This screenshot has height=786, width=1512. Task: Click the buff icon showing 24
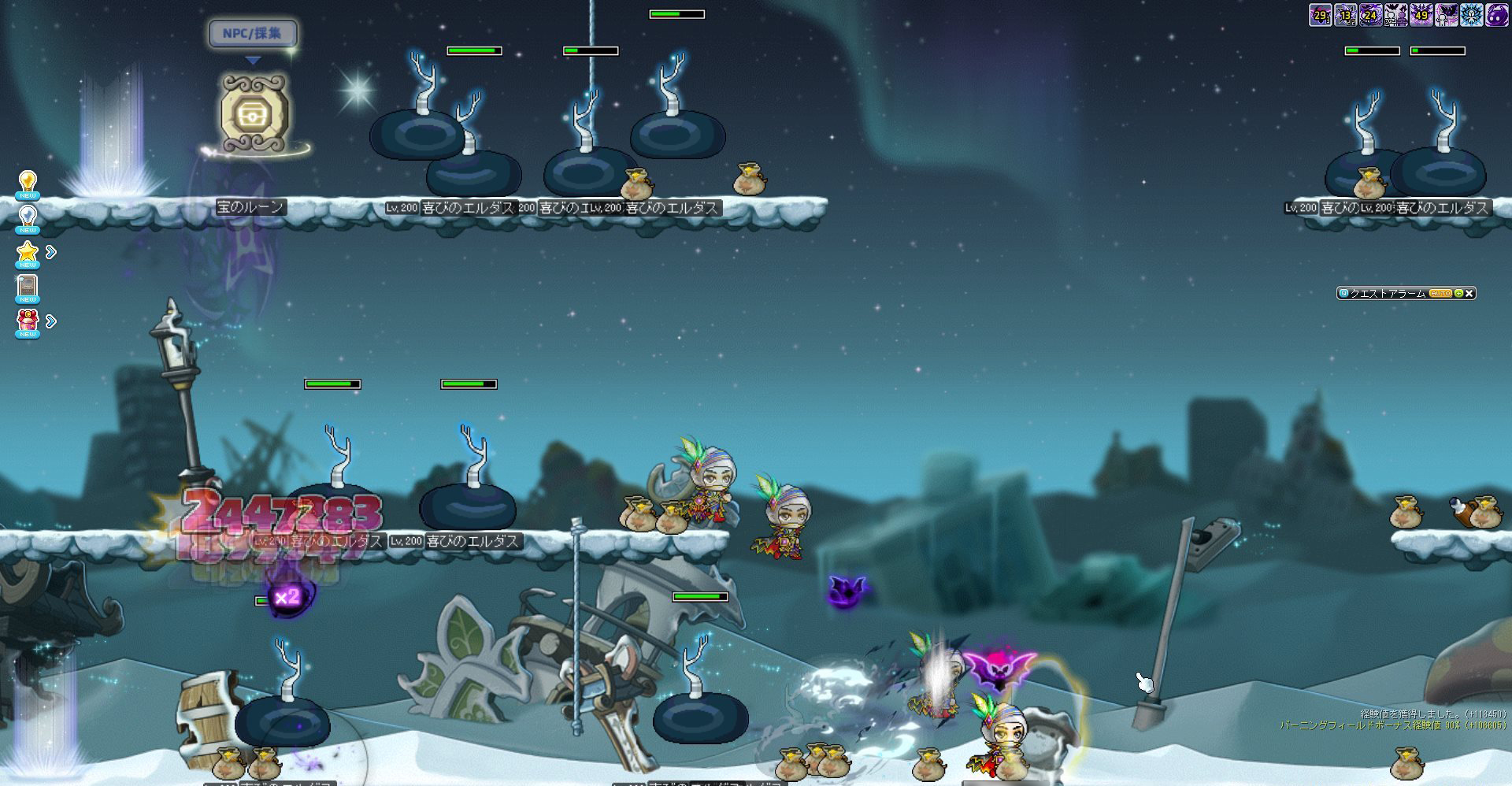(x=1371, y=15)
